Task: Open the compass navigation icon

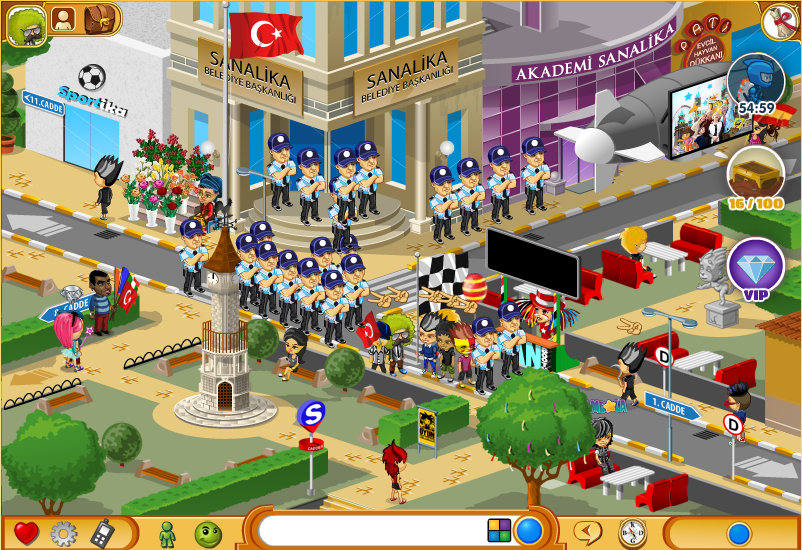Action: 631,531
